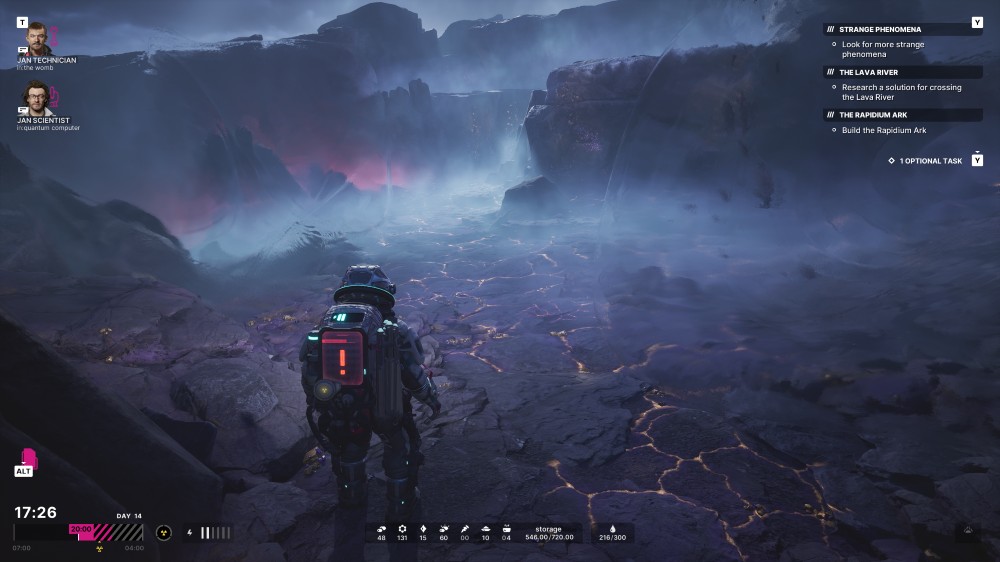Viewport: 1000px width, 562px height.
Task: Select Jan Scientist's portrait
Action: pos(37,99)
